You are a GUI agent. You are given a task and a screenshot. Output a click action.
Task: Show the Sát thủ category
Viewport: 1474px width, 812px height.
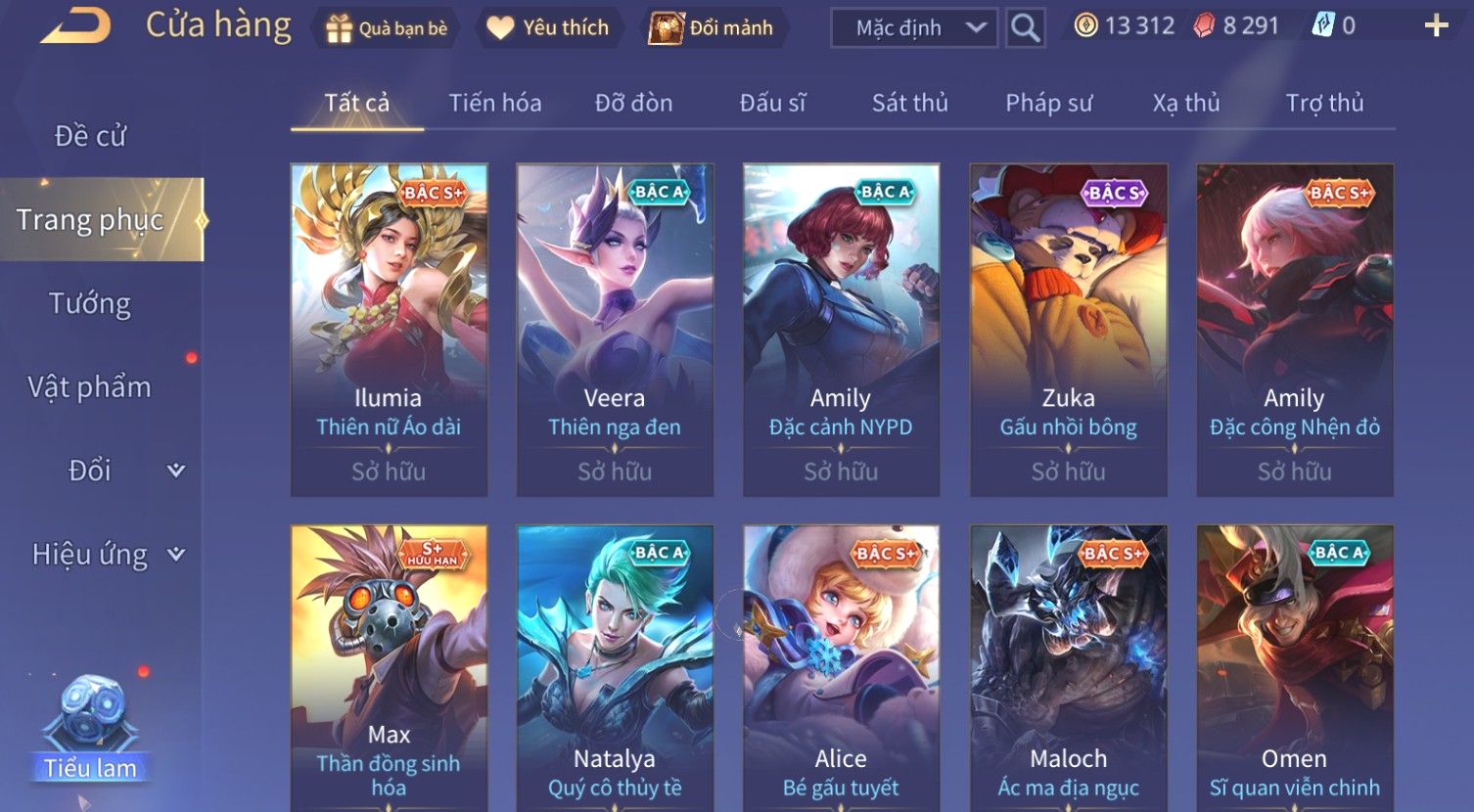coord(909,103)
